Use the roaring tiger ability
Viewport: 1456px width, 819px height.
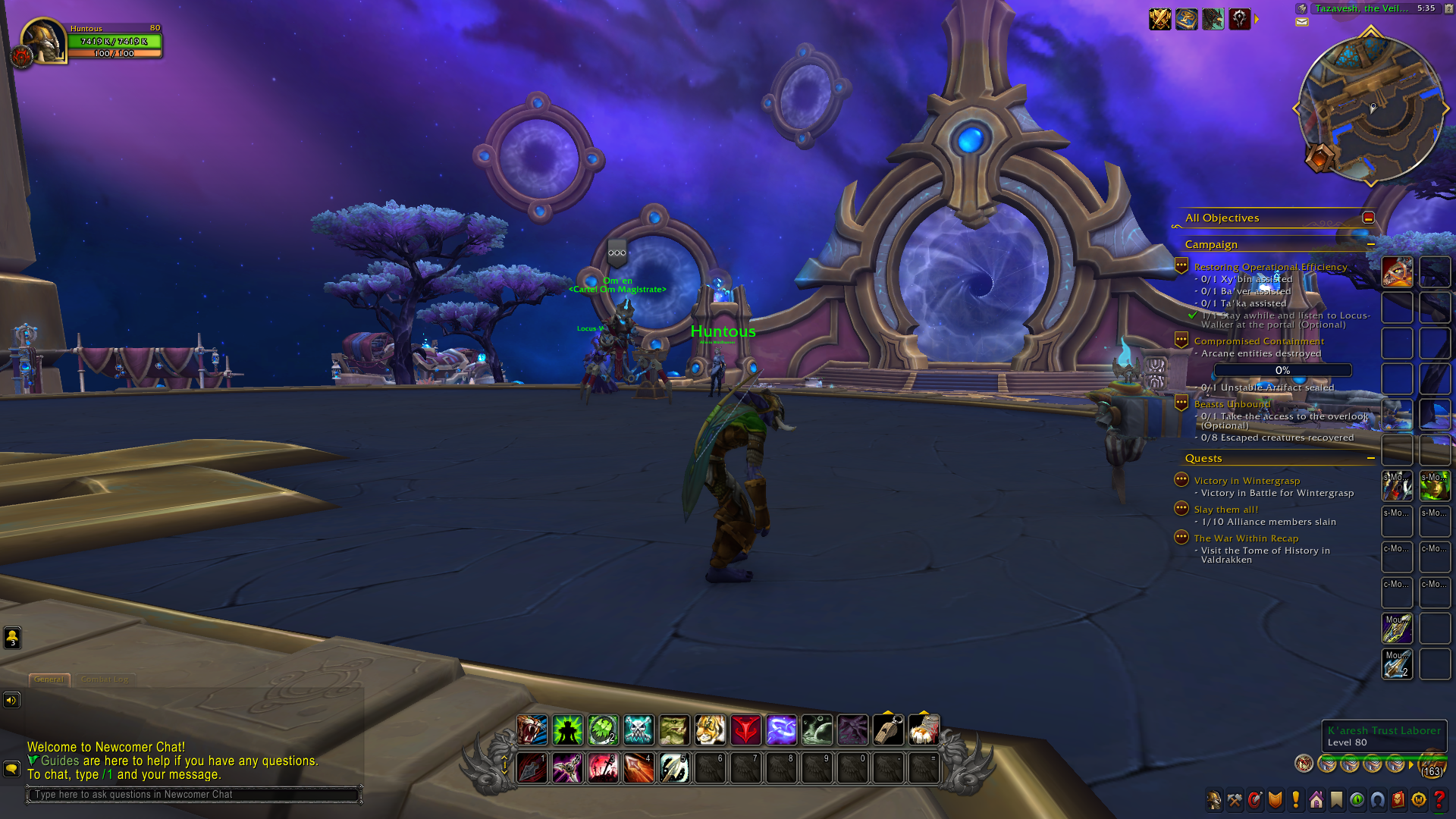coord(532,730)
